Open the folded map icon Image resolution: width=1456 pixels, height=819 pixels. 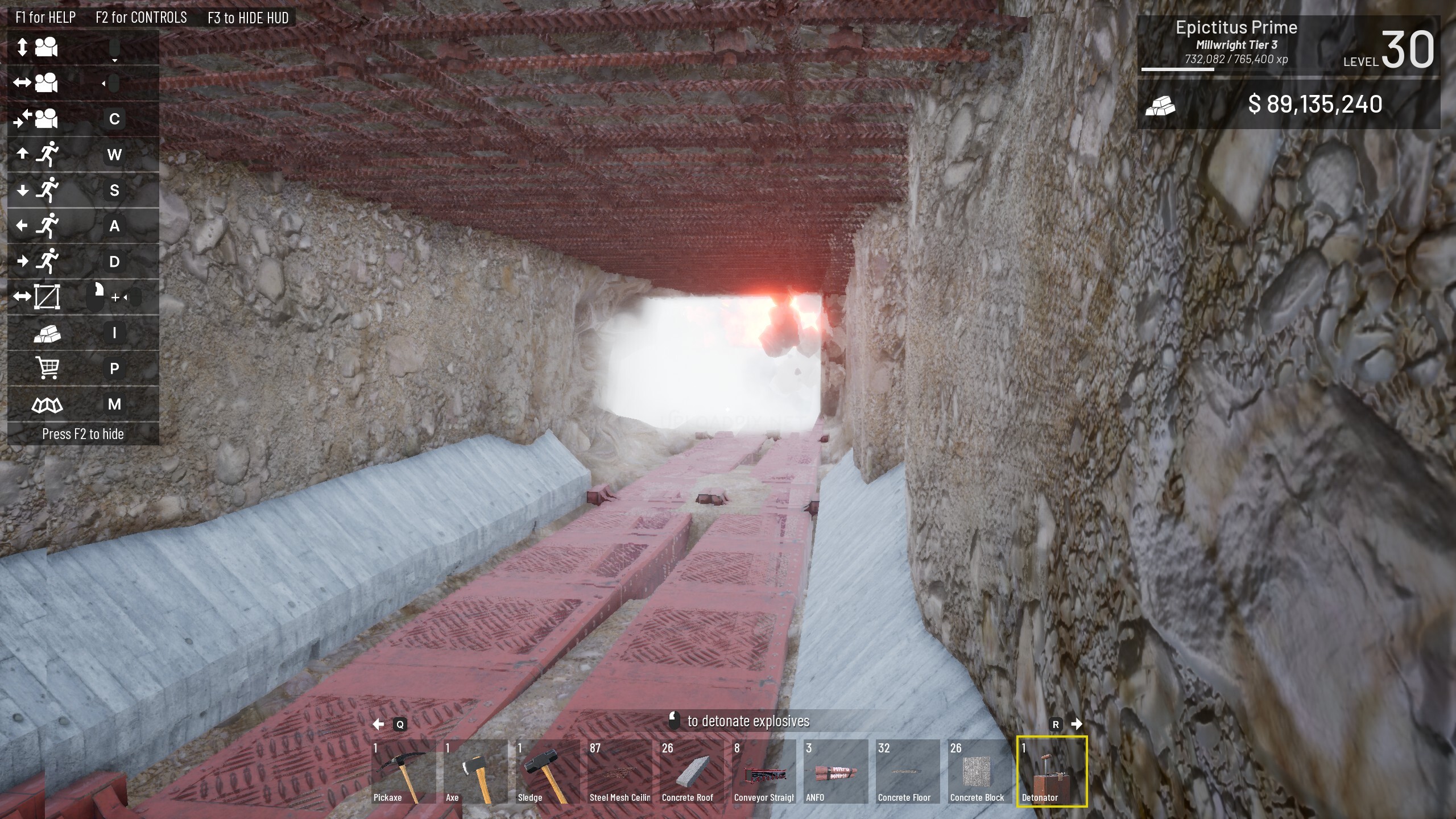point(47,404)
